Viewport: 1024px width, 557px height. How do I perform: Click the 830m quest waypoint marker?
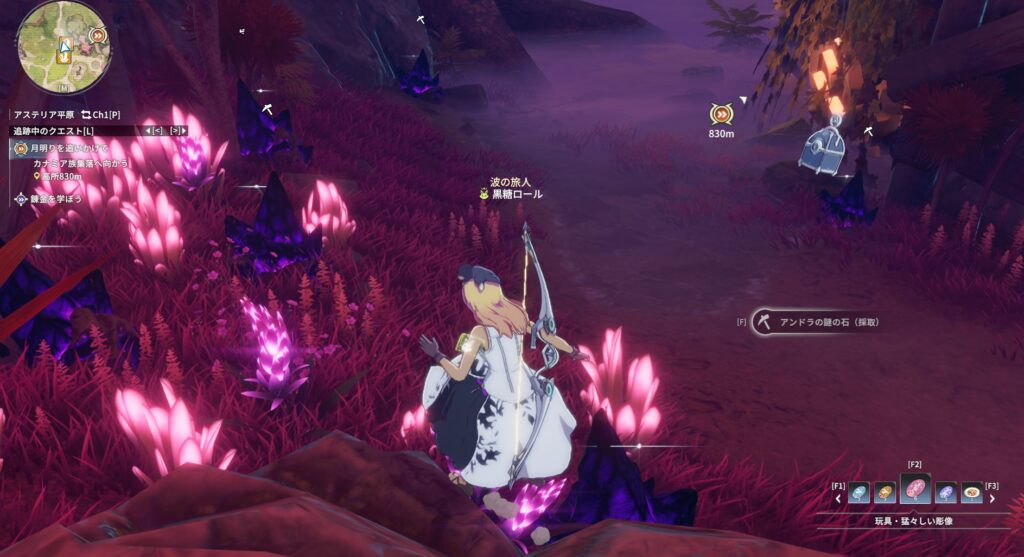point(721,116)
